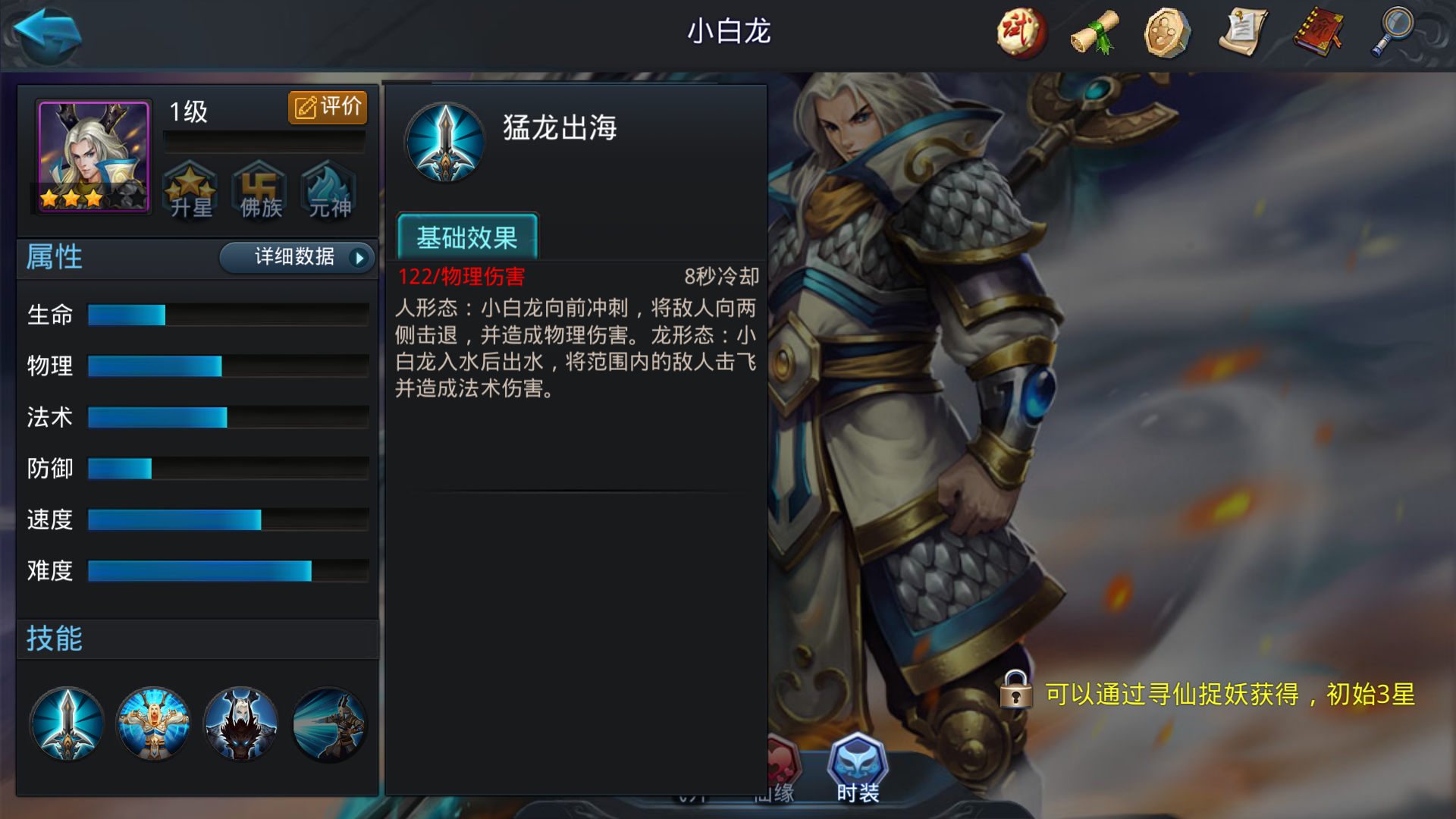
Task: Open 详细数据 detailed stats view
Action: click(x=296, y=258)
